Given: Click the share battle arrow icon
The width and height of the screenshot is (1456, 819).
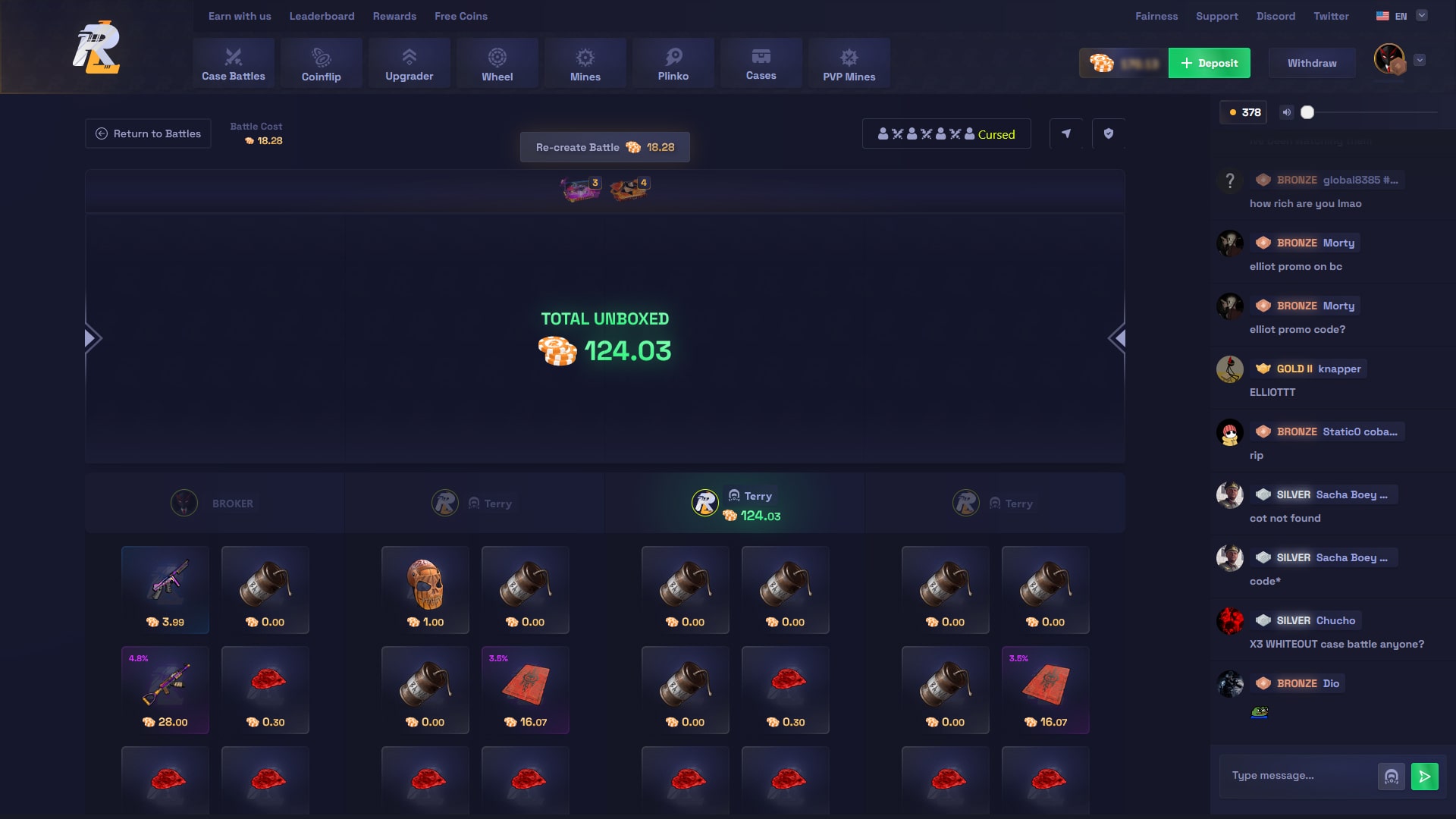Looking at the screenshot, I should click(1066, 133).
